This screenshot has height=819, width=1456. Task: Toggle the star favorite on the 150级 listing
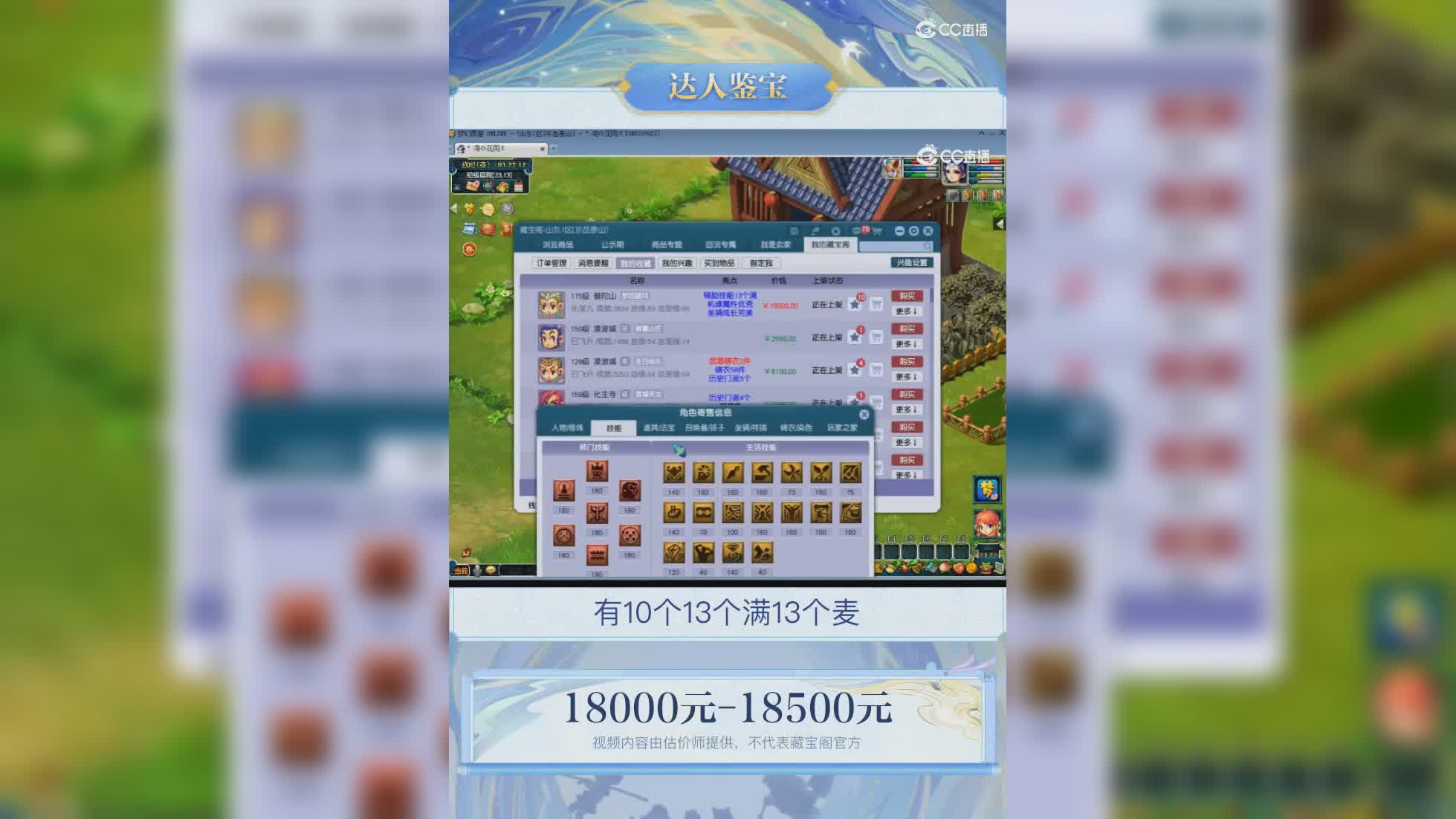click(x=855, y=337)
